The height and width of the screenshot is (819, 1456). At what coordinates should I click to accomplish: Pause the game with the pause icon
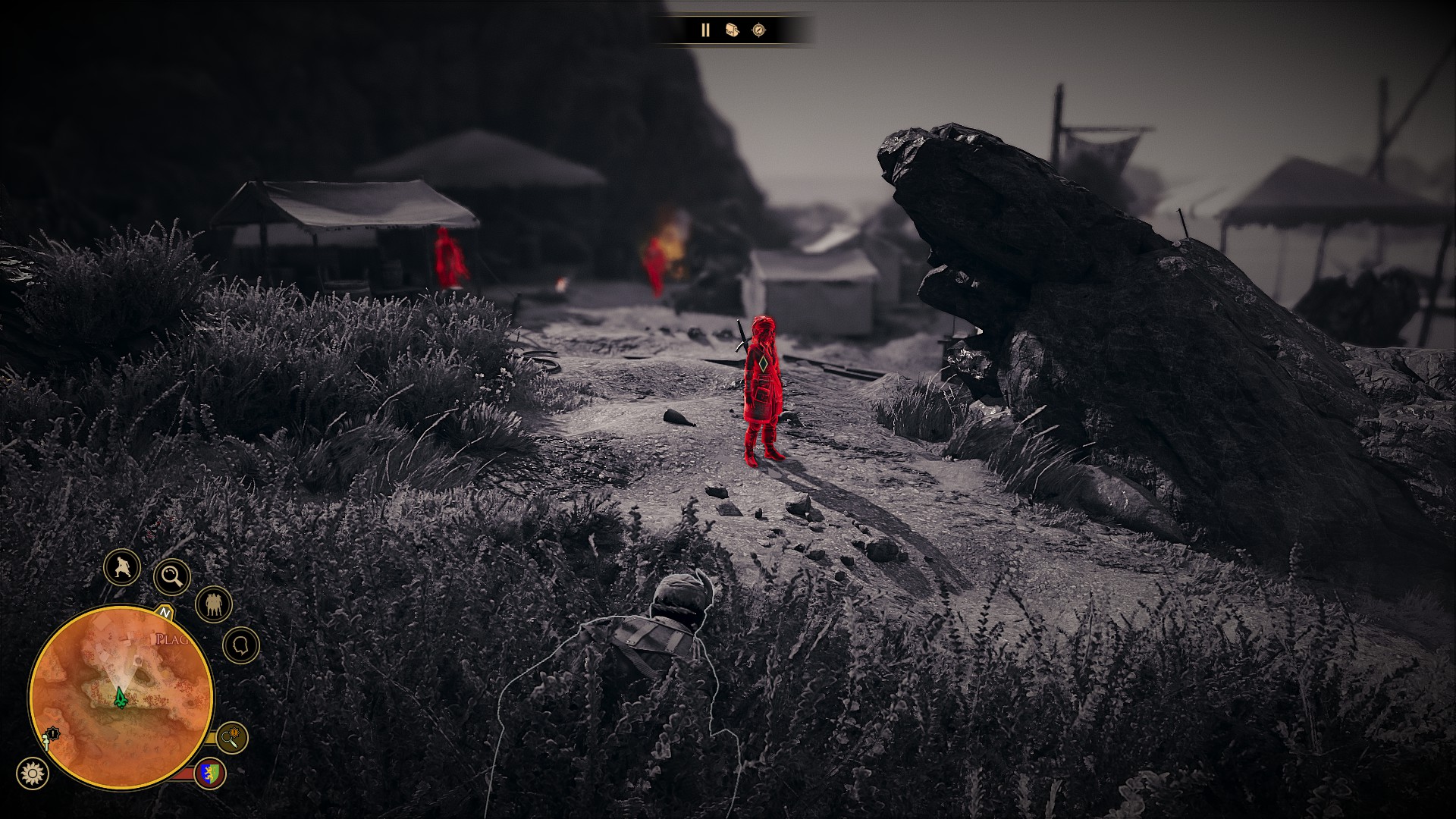705,30
